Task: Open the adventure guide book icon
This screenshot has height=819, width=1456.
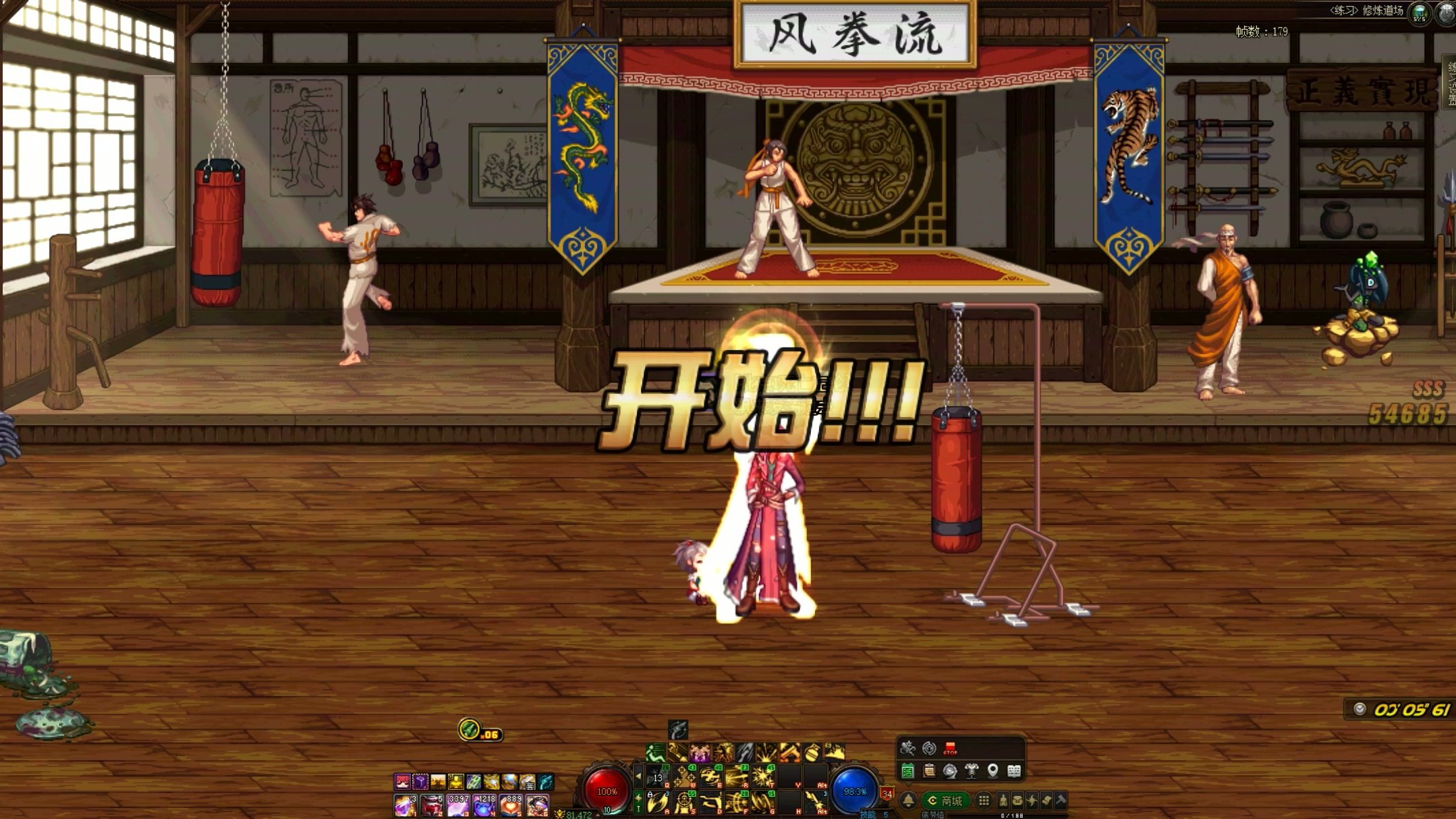Action: (x=1013, y=772)
